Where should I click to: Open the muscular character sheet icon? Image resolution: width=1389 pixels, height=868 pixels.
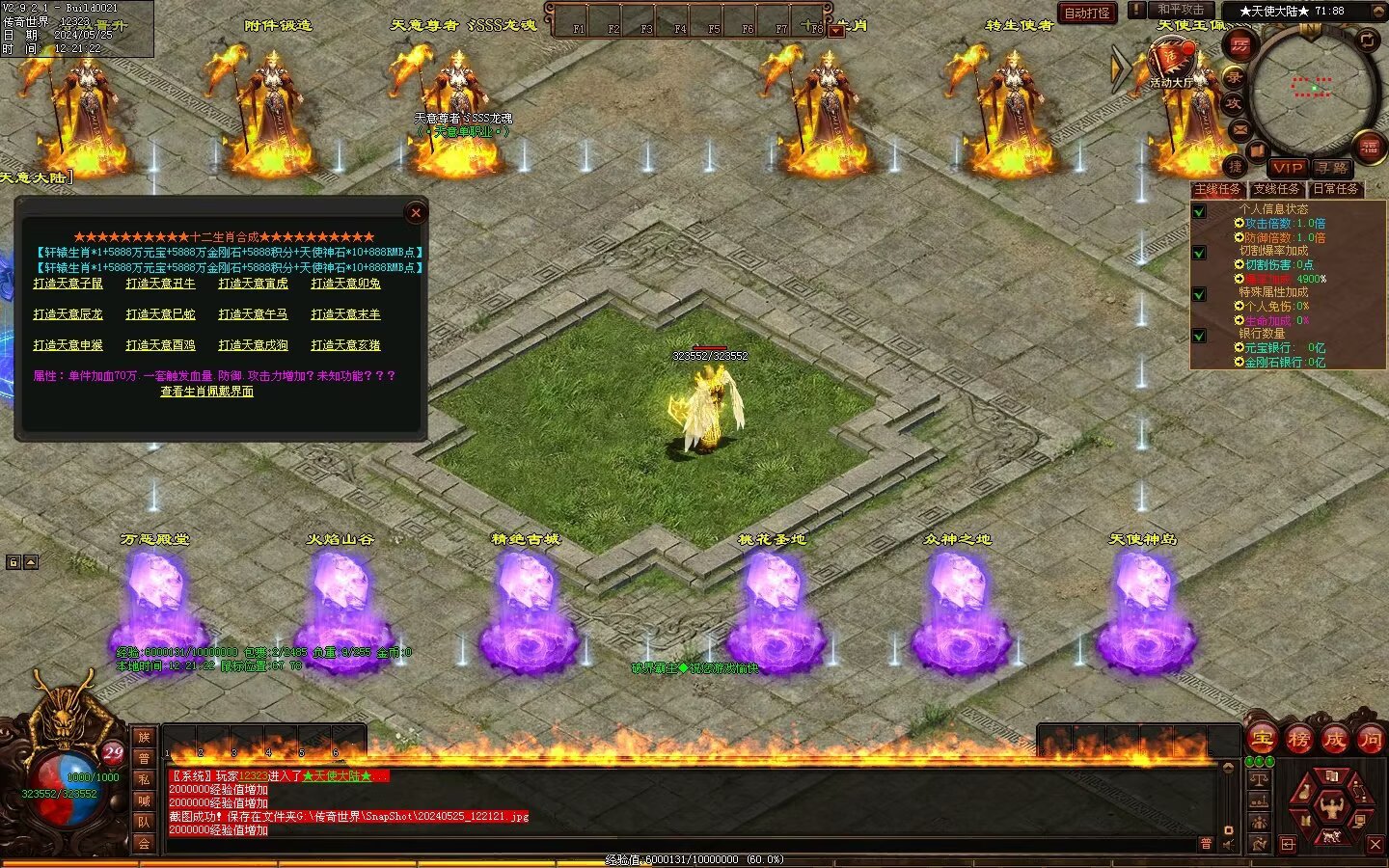pyautogui.click(x=1332, y=803)
